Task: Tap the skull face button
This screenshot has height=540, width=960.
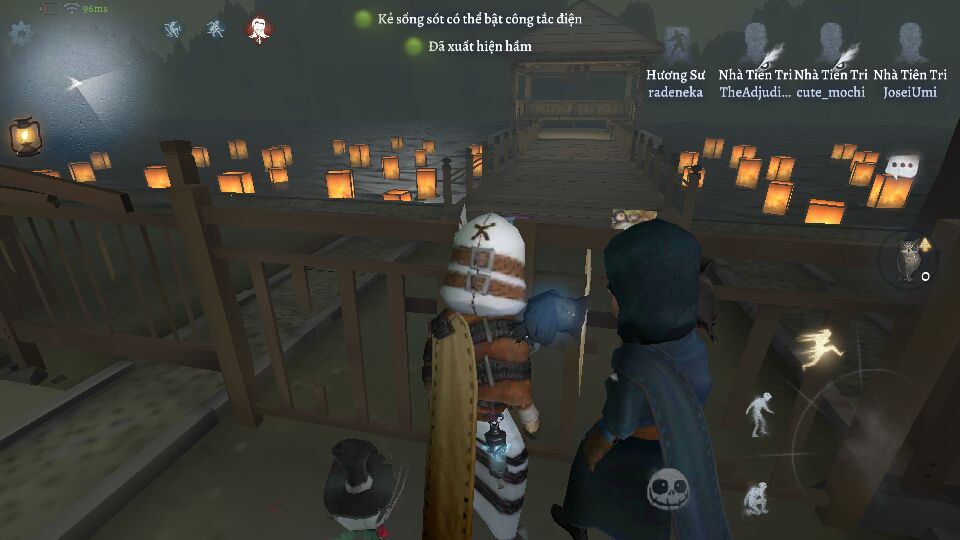Action: [666, 490]
